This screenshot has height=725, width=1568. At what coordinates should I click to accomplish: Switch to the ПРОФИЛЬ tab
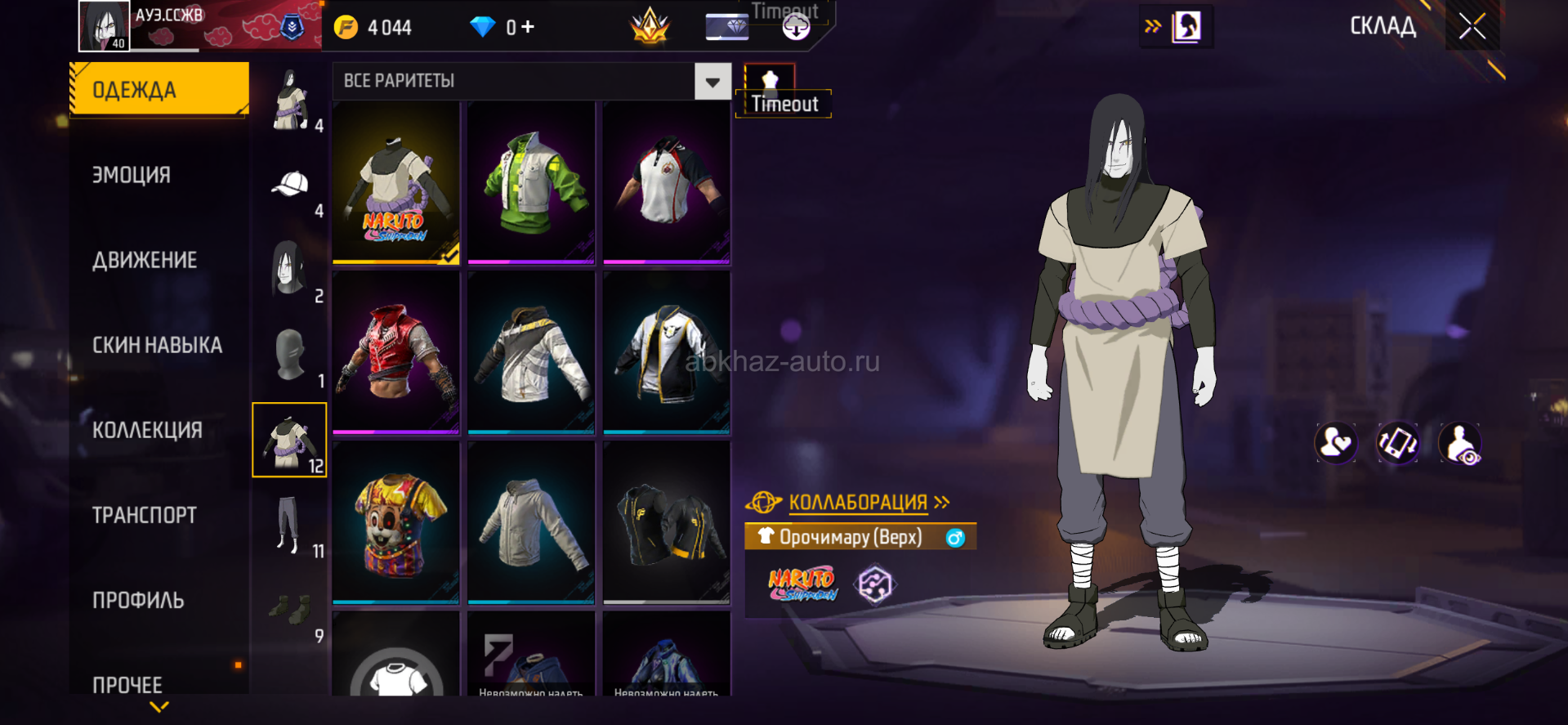click(x=138, y=600)
